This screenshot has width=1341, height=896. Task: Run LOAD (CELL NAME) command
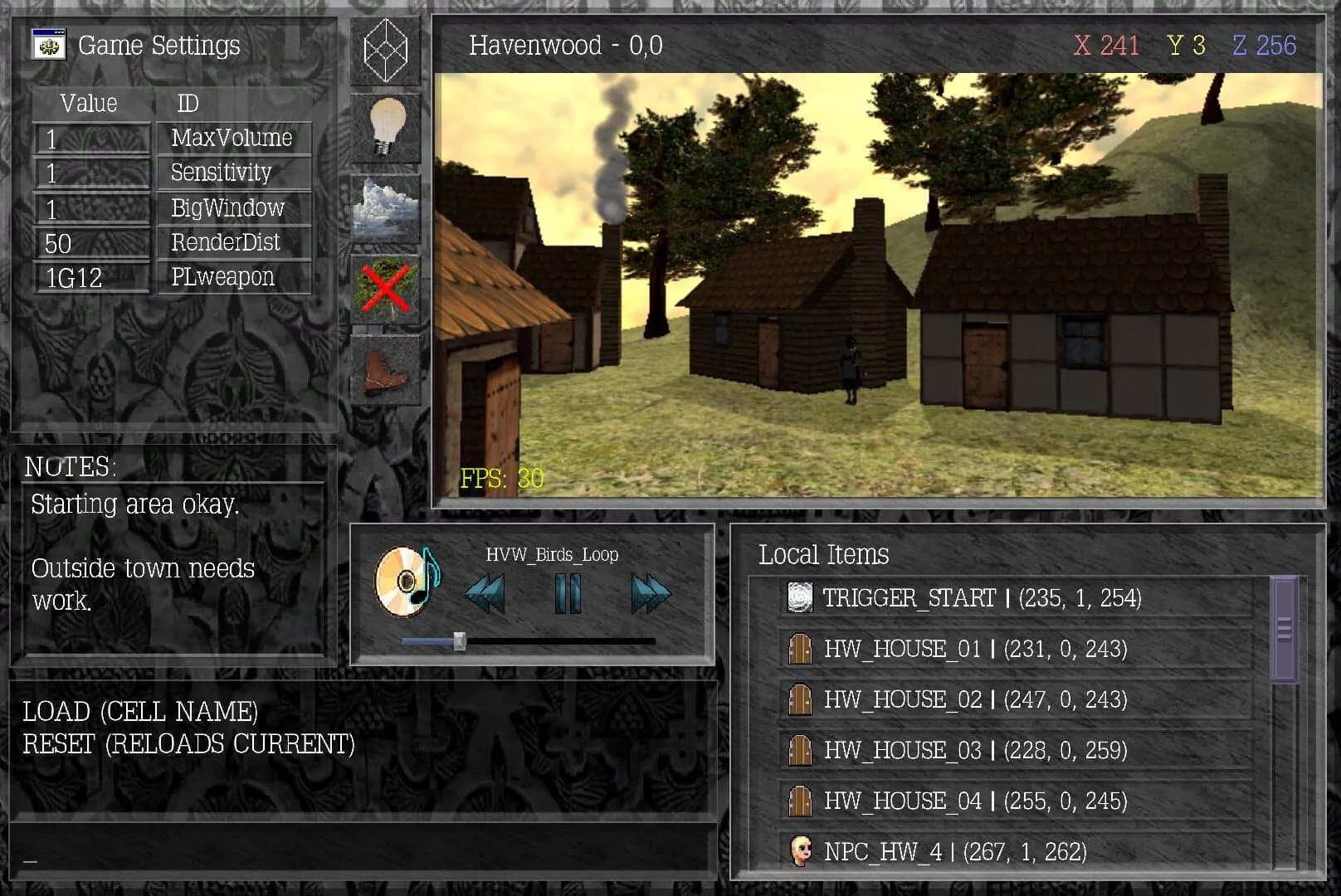[139, 711]
